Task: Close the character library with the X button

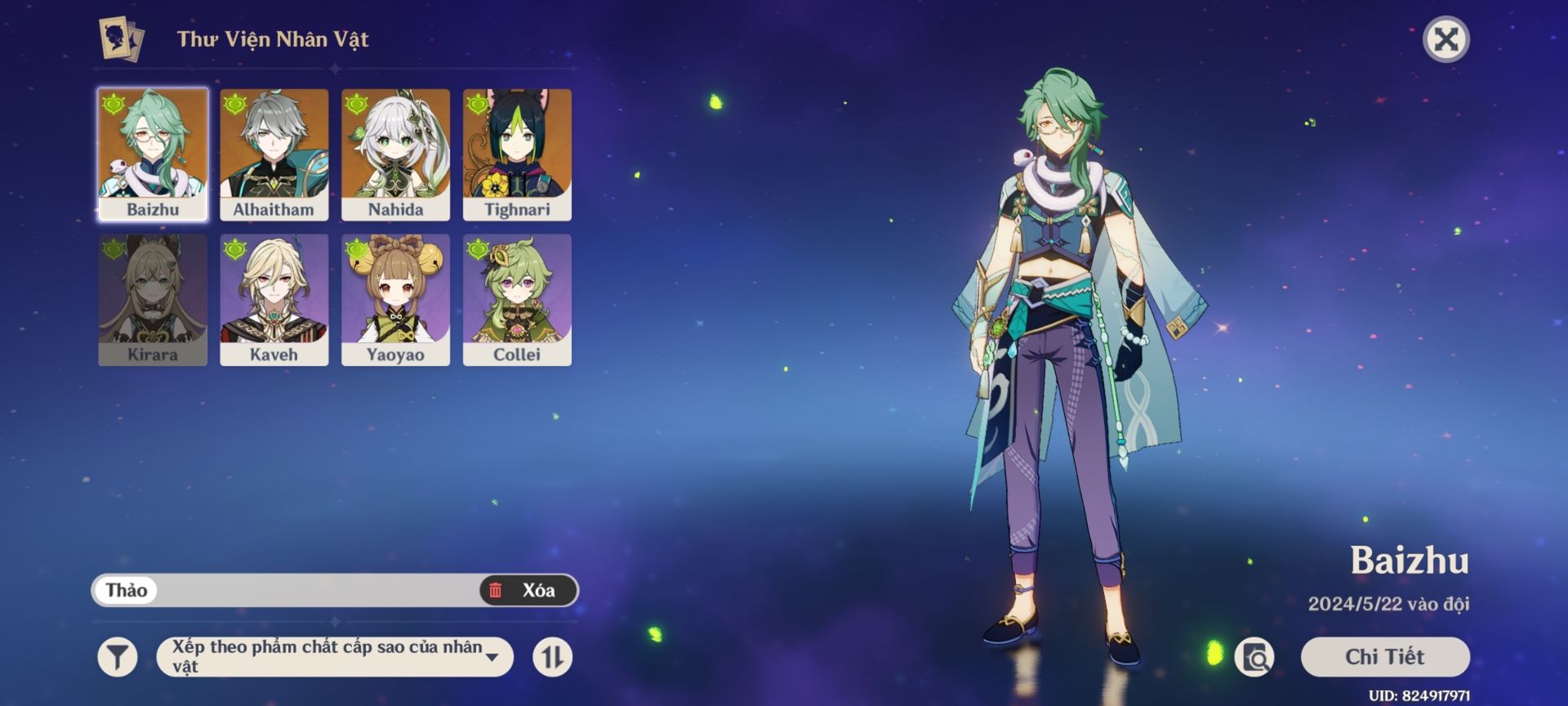Action: coord(1445,39)
